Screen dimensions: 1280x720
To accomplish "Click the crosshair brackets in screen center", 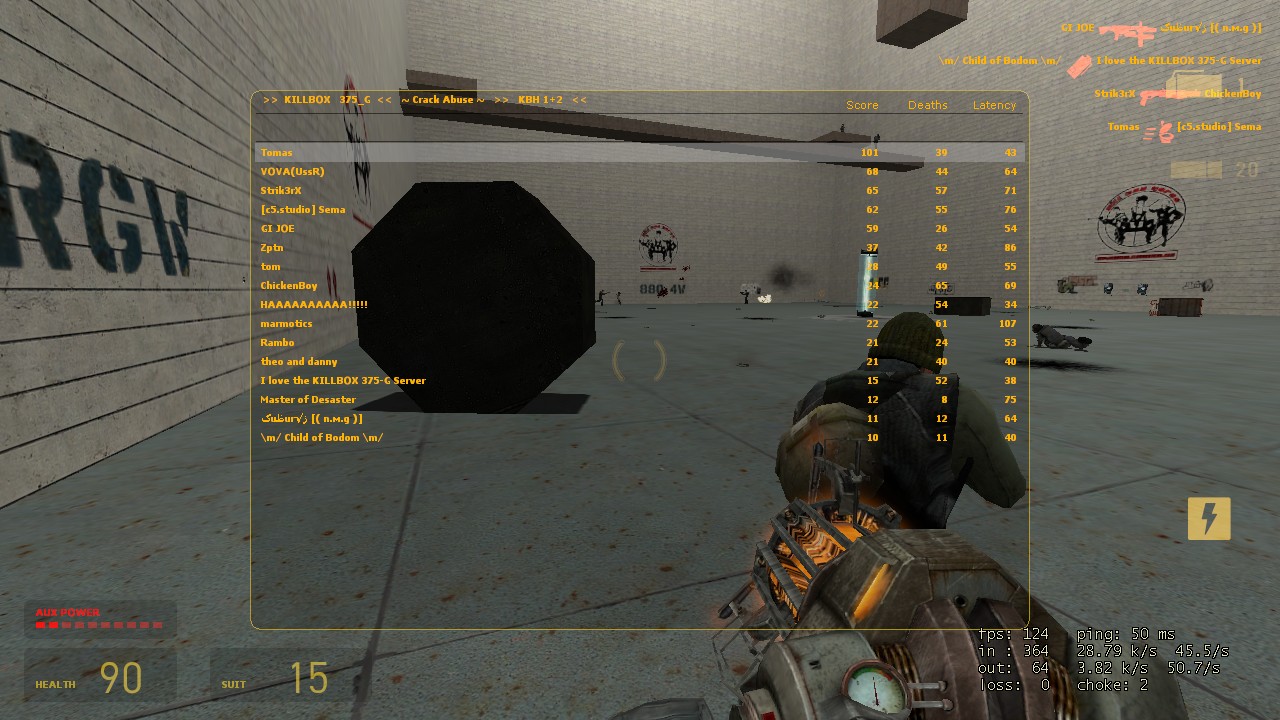I will (x=639, y=362).
